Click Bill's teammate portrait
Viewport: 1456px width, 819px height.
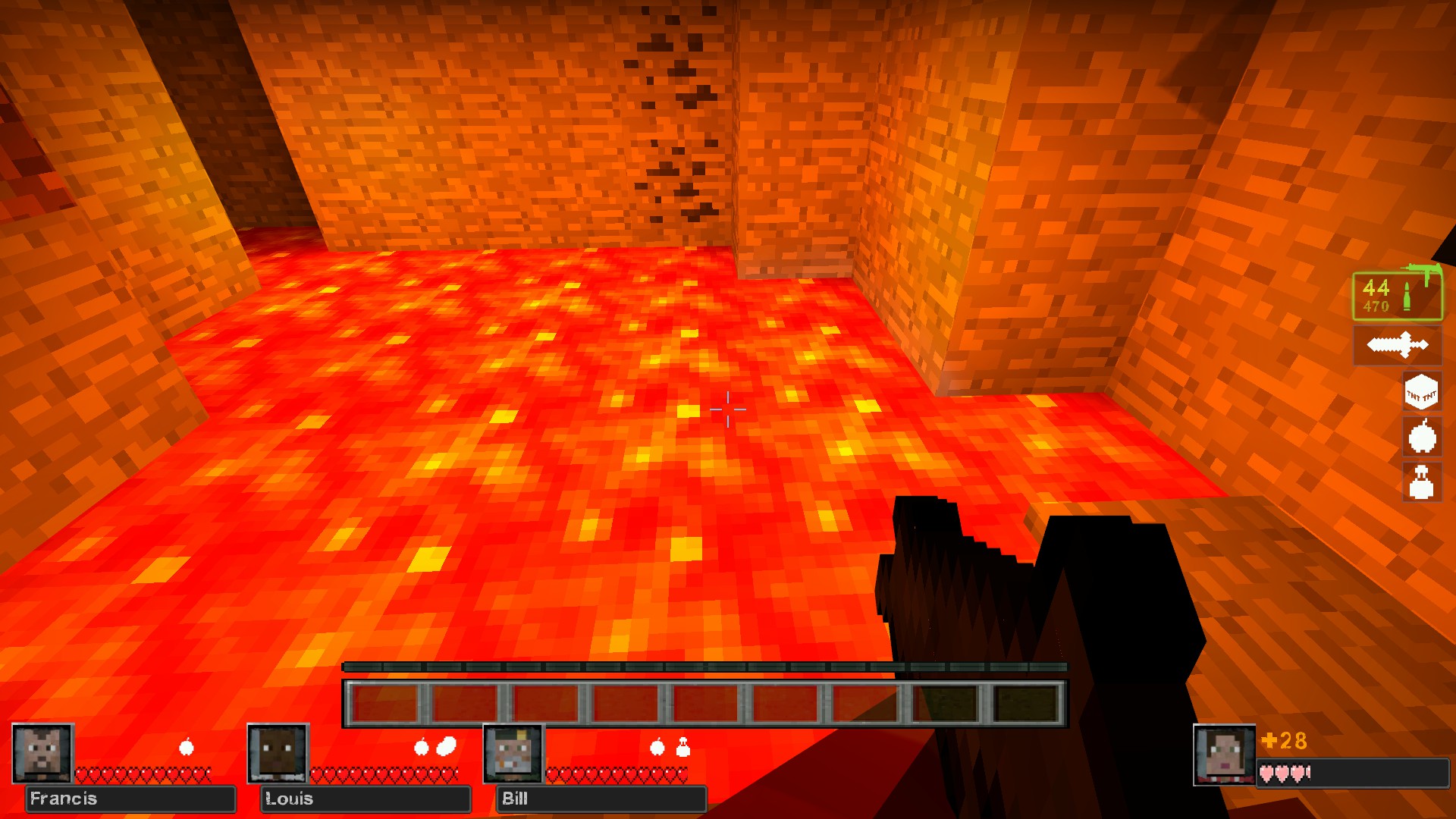pos(513,753)
